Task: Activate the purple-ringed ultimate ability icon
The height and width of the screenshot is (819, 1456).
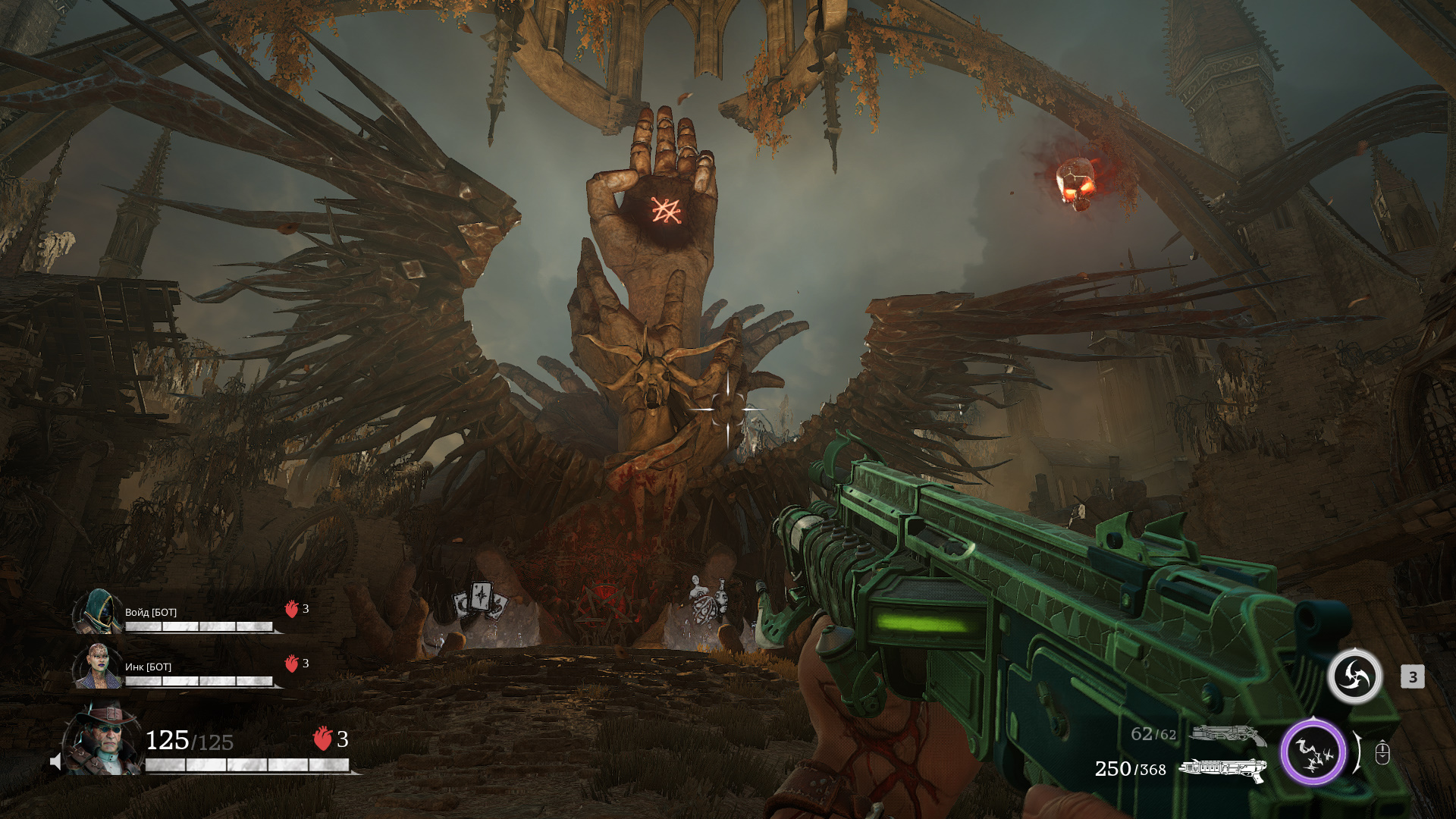Action: click(1313, 752)
